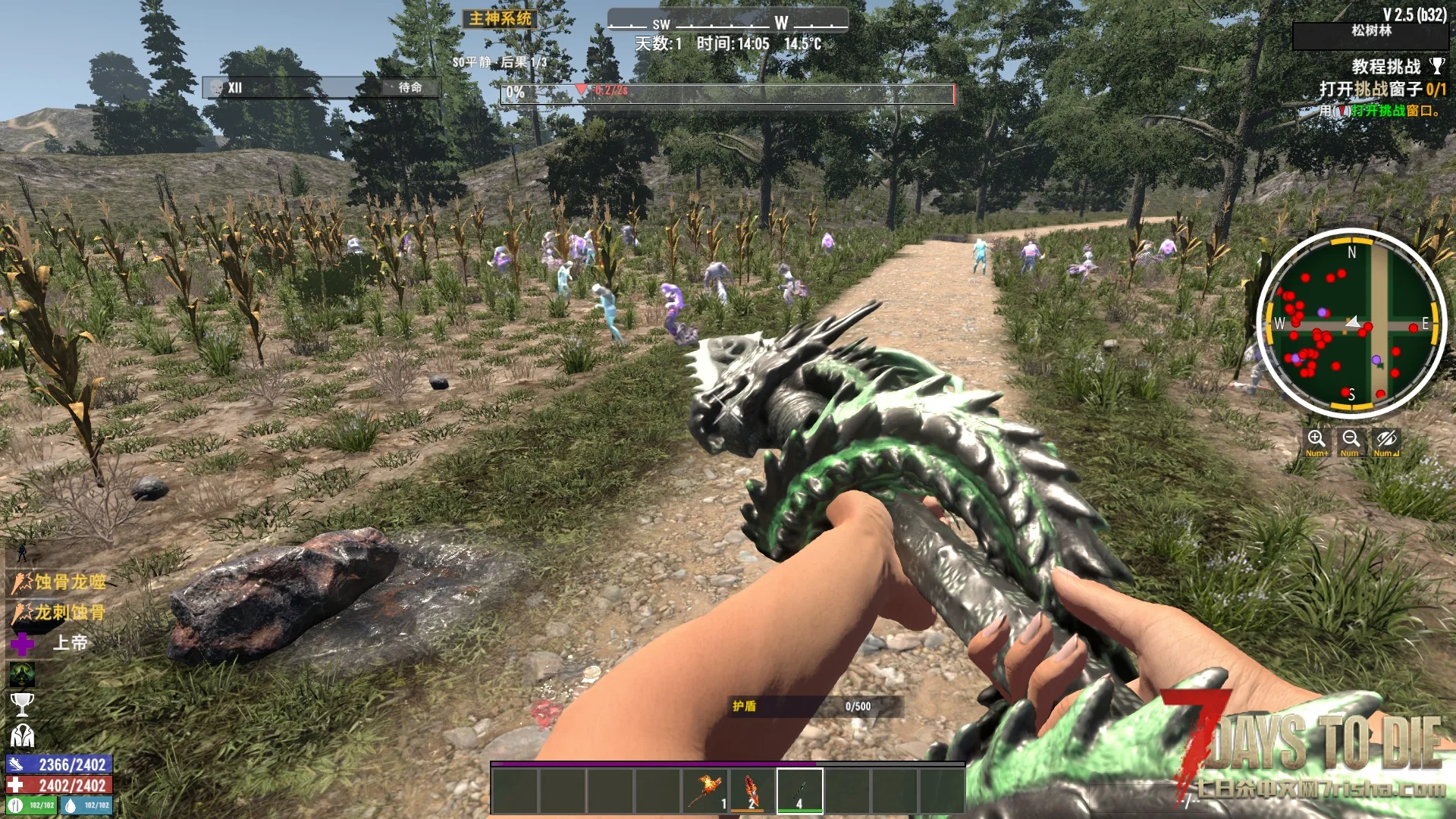Click the skull XII companion bar
The width and height of the screenshot is (1456, 819).
click(320, 88)
